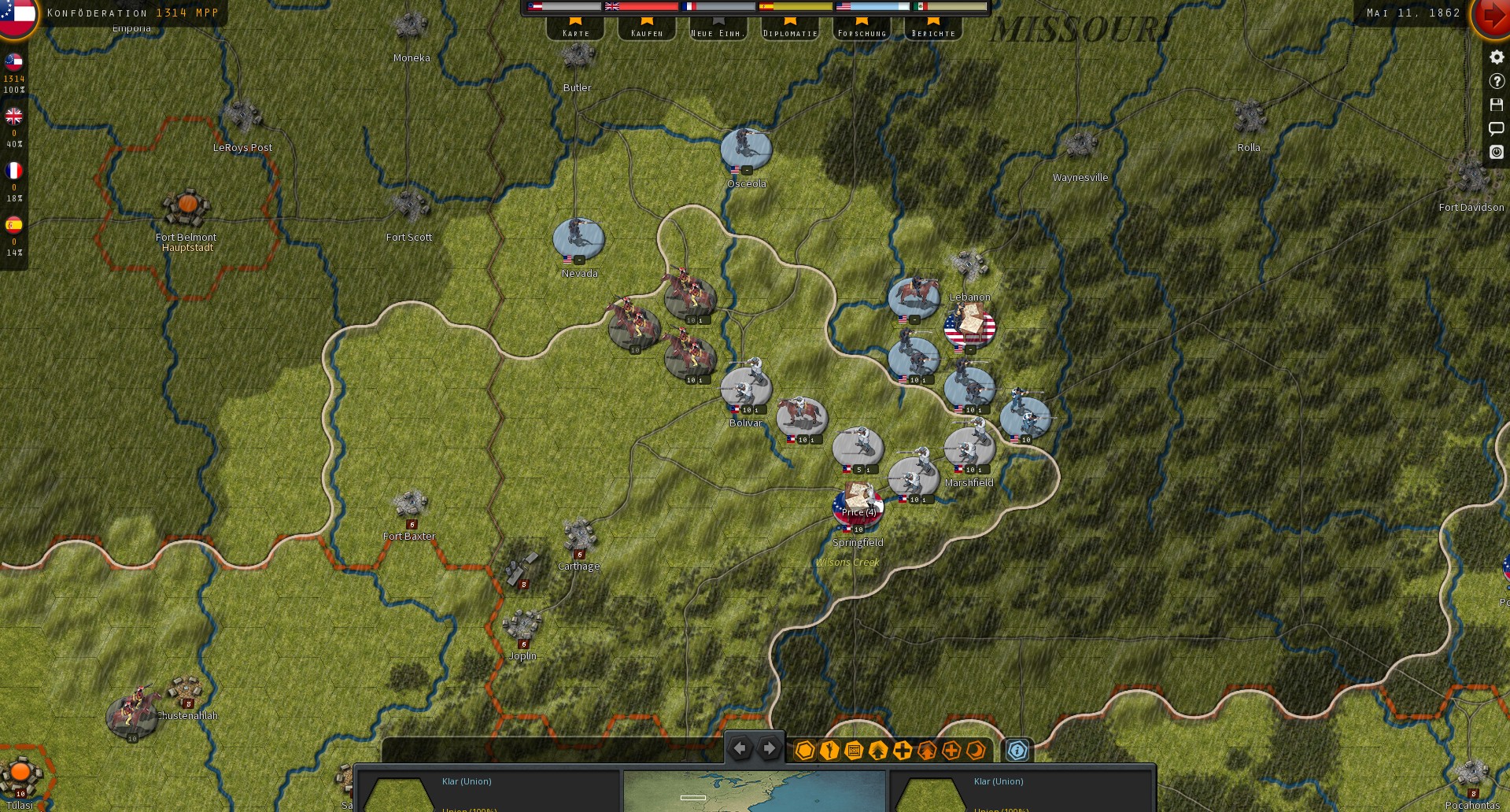Open the Forschung panel
The width and height of the screenshot is (1510, 812).
tap(862, 31)
